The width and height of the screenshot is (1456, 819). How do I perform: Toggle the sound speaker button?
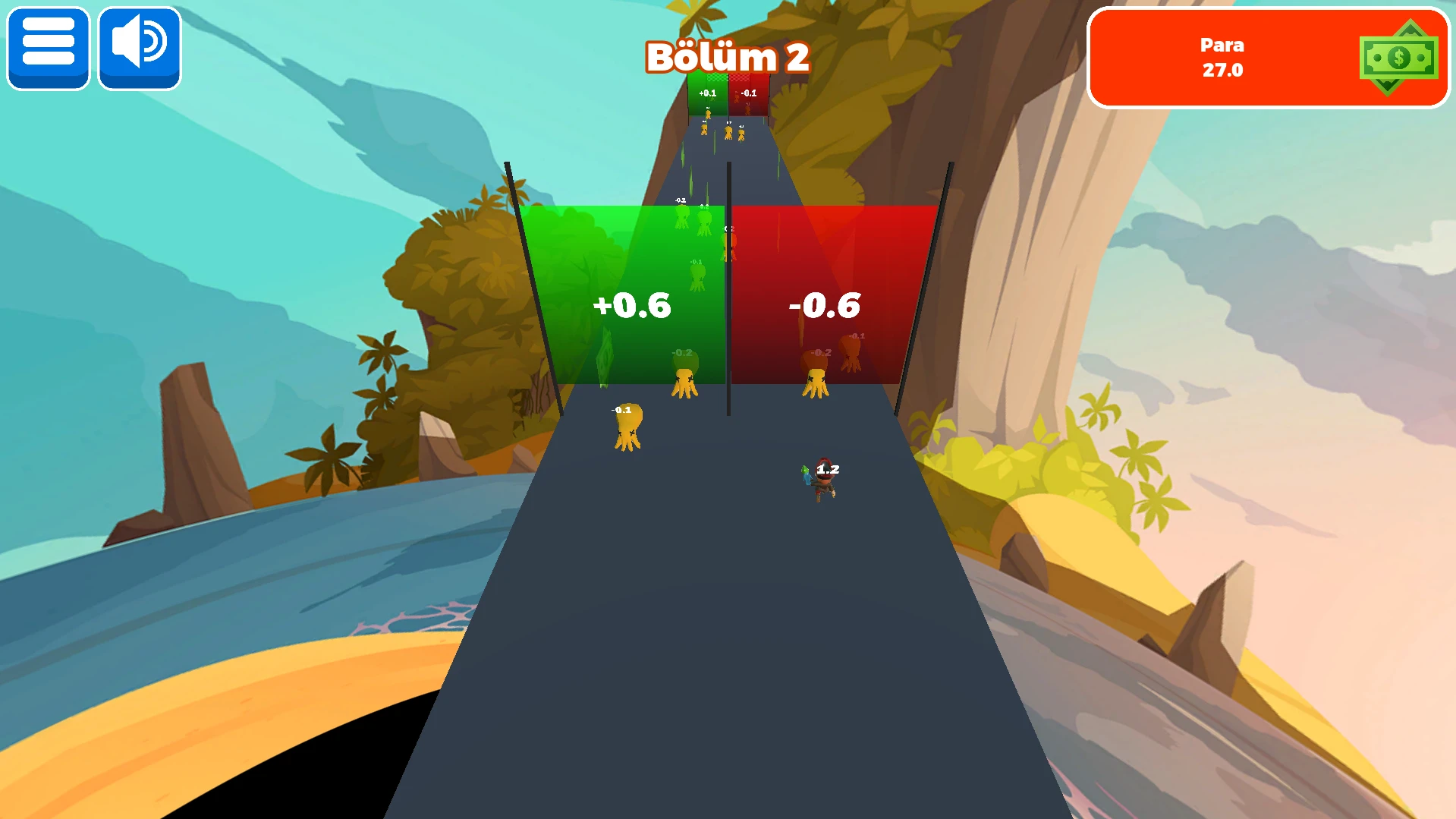coord(140,48)
